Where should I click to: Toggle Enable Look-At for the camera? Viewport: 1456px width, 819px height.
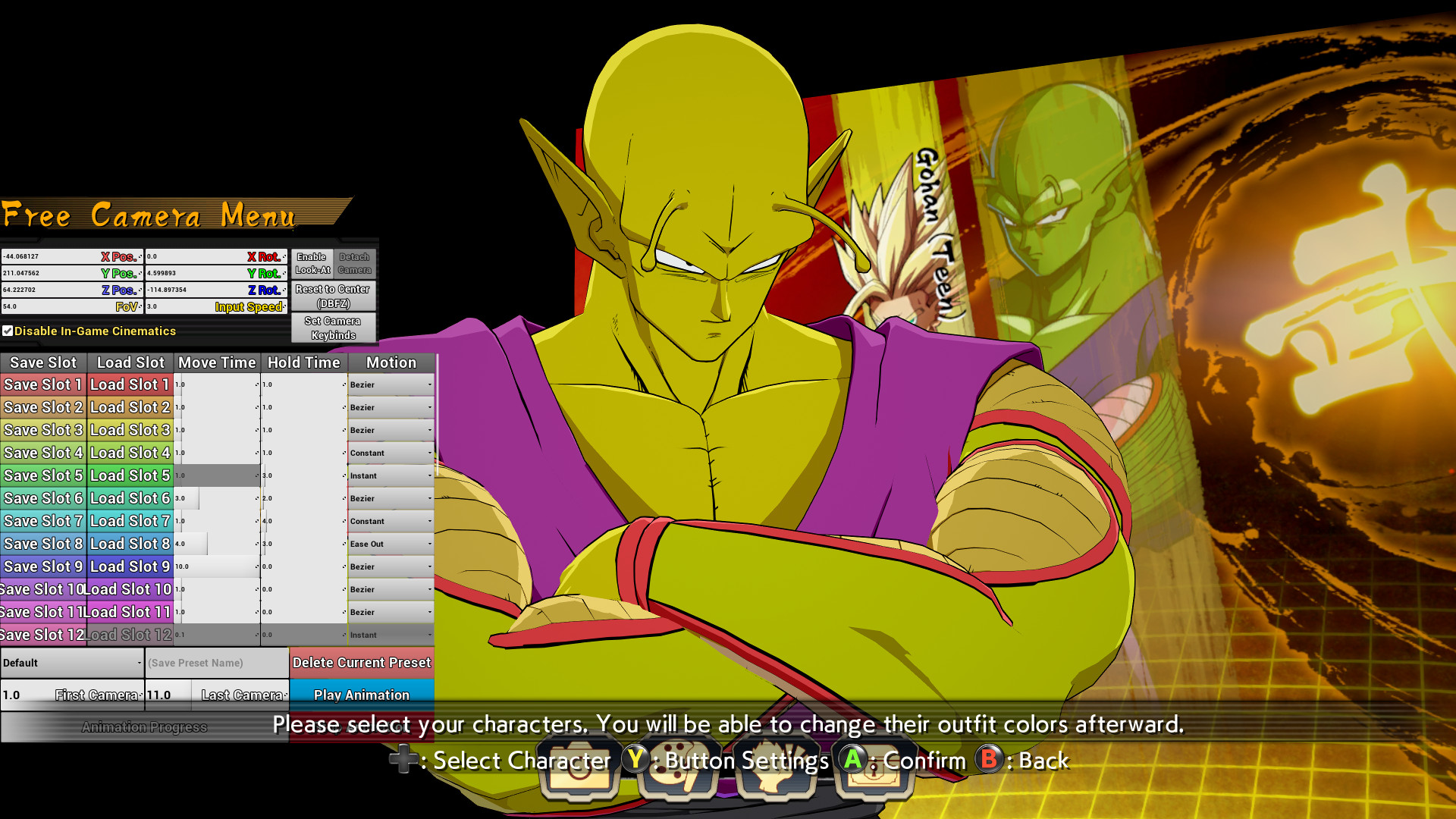(x=312, y=263)
